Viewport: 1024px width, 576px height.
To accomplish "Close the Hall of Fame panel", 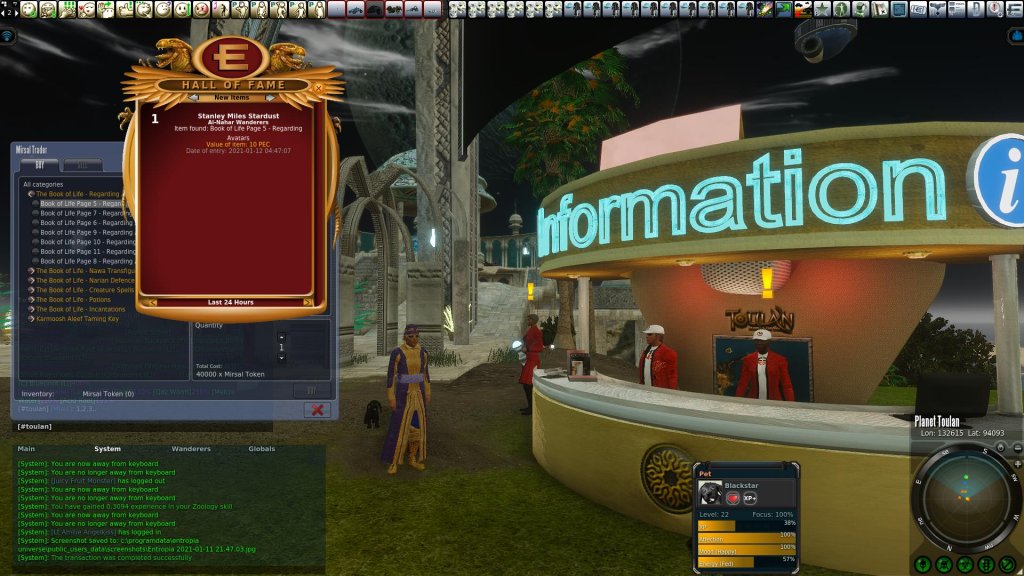I will 318,87.
